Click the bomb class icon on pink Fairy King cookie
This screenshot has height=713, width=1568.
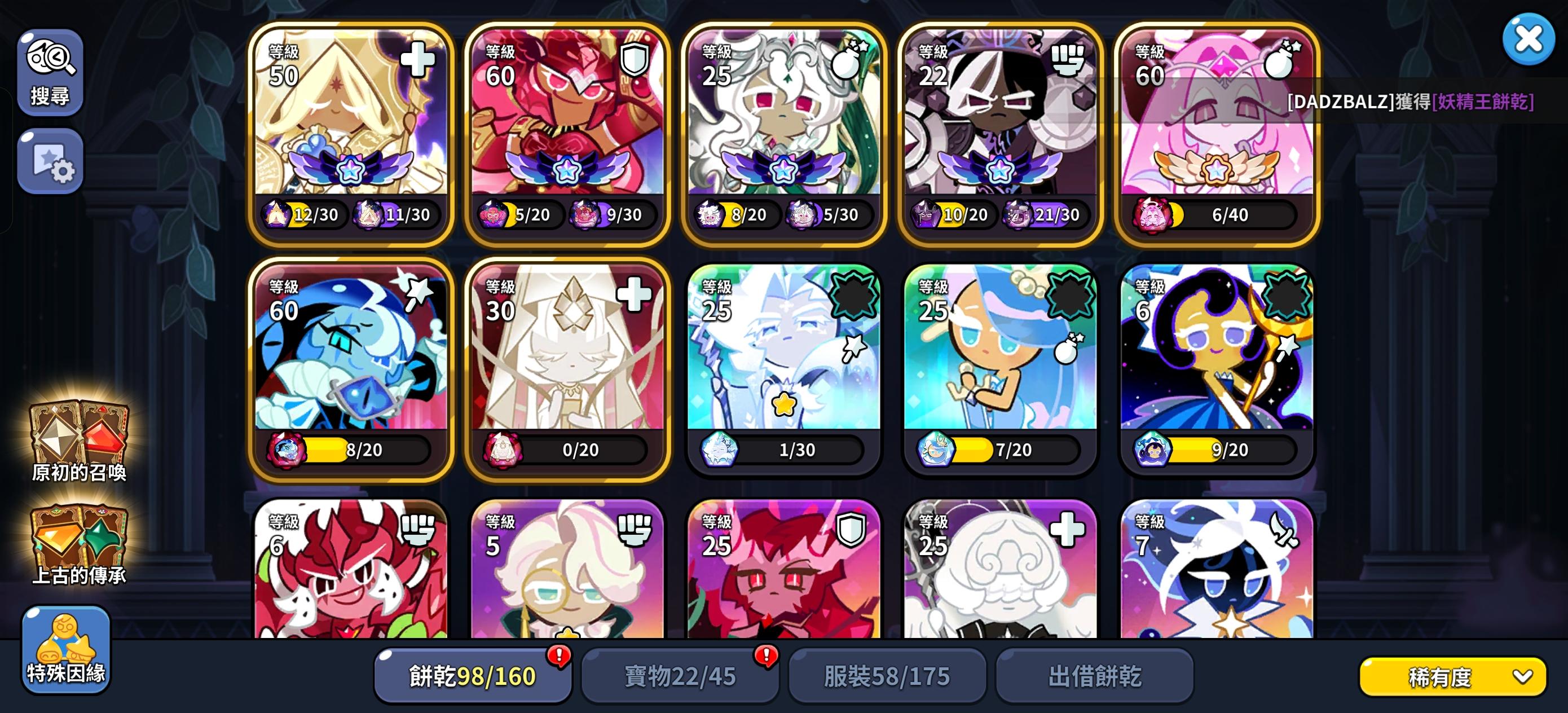click(x=1278, y=63)
